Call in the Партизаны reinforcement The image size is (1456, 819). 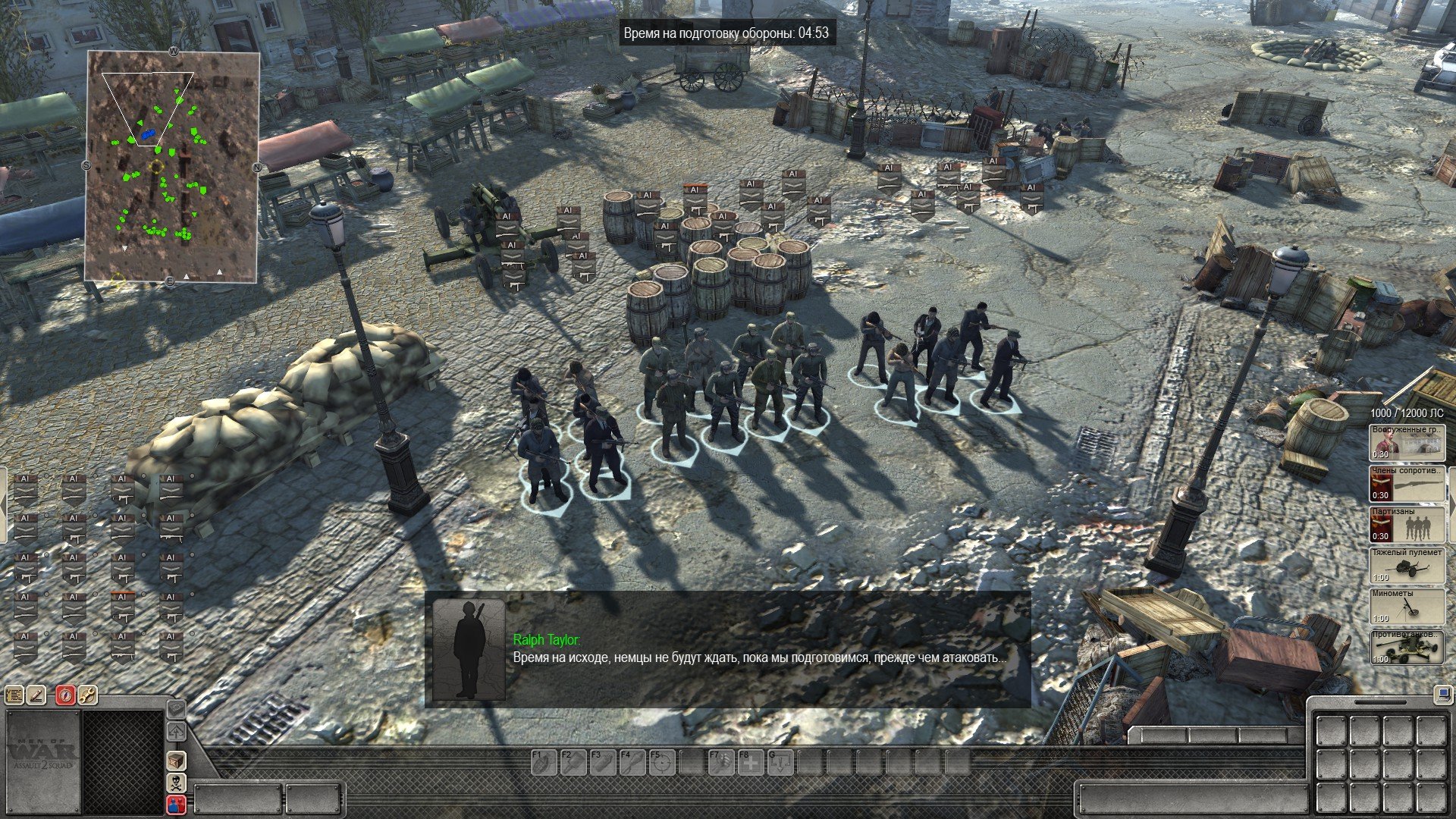click(1407, 524)
